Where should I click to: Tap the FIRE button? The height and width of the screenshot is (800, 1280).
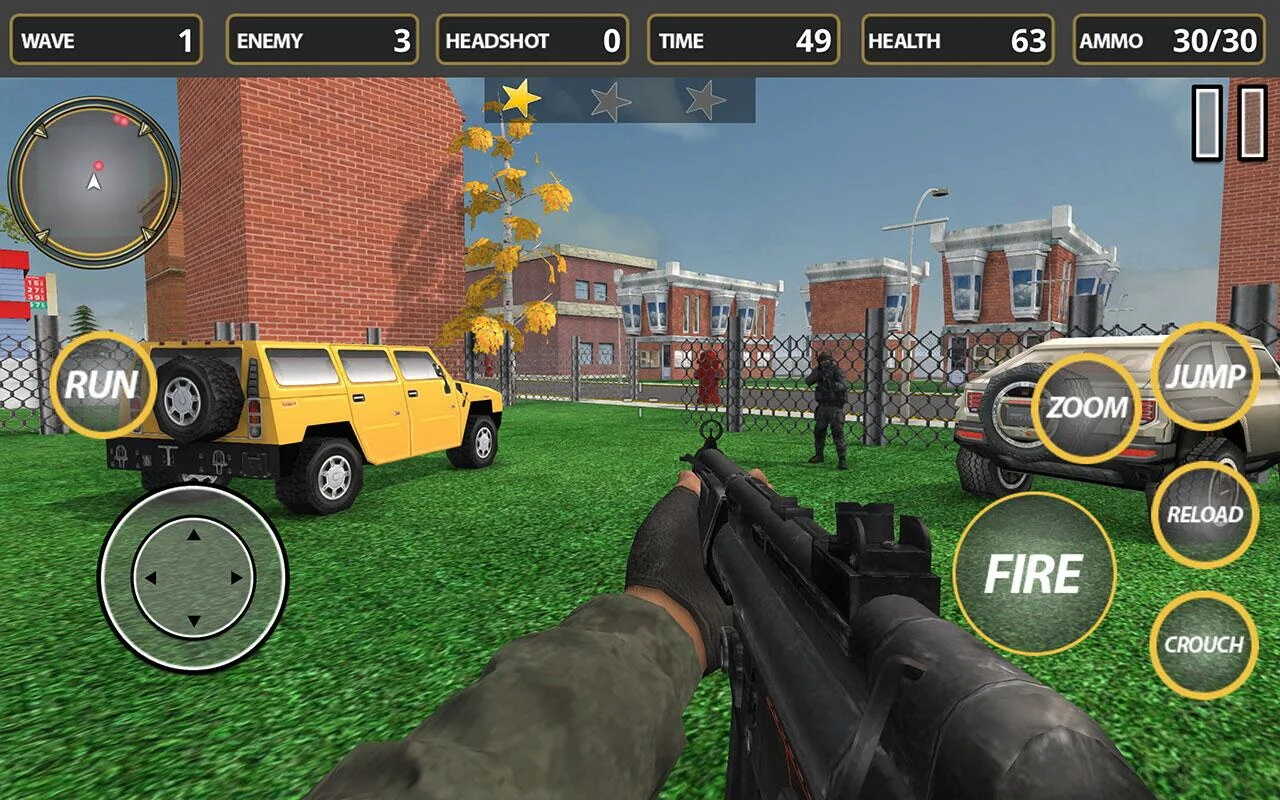(1034, 573)
